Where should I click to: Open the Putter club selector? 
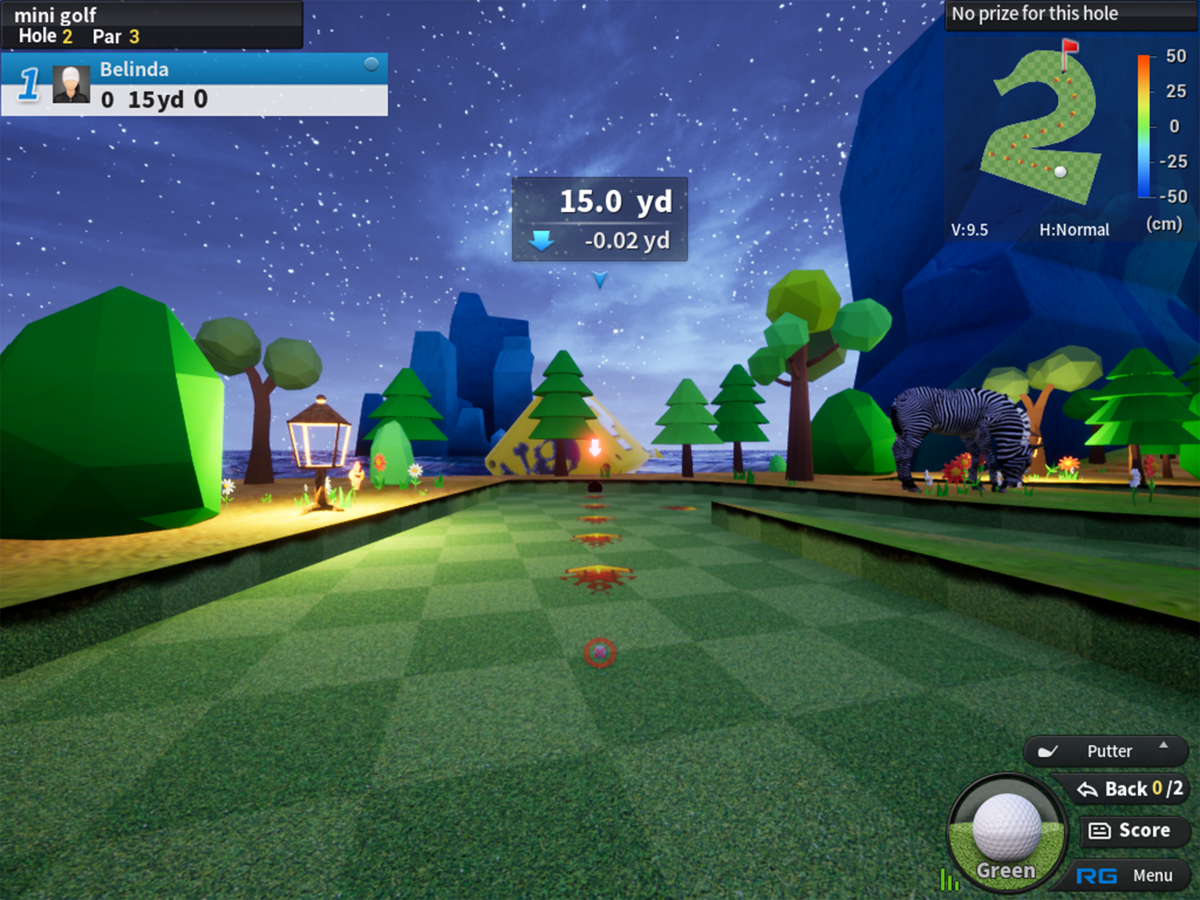[x=1107, y=751]
